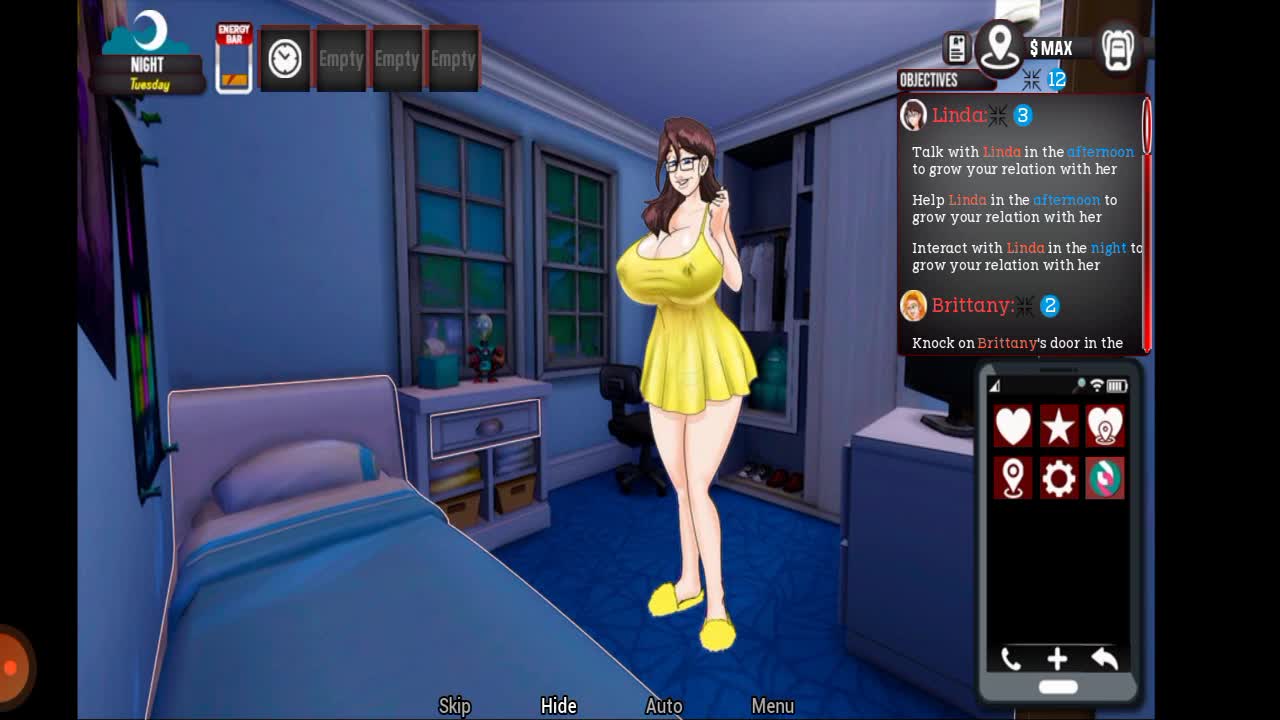Tap the phone's back arrow button

click(x=1104, y=658)
